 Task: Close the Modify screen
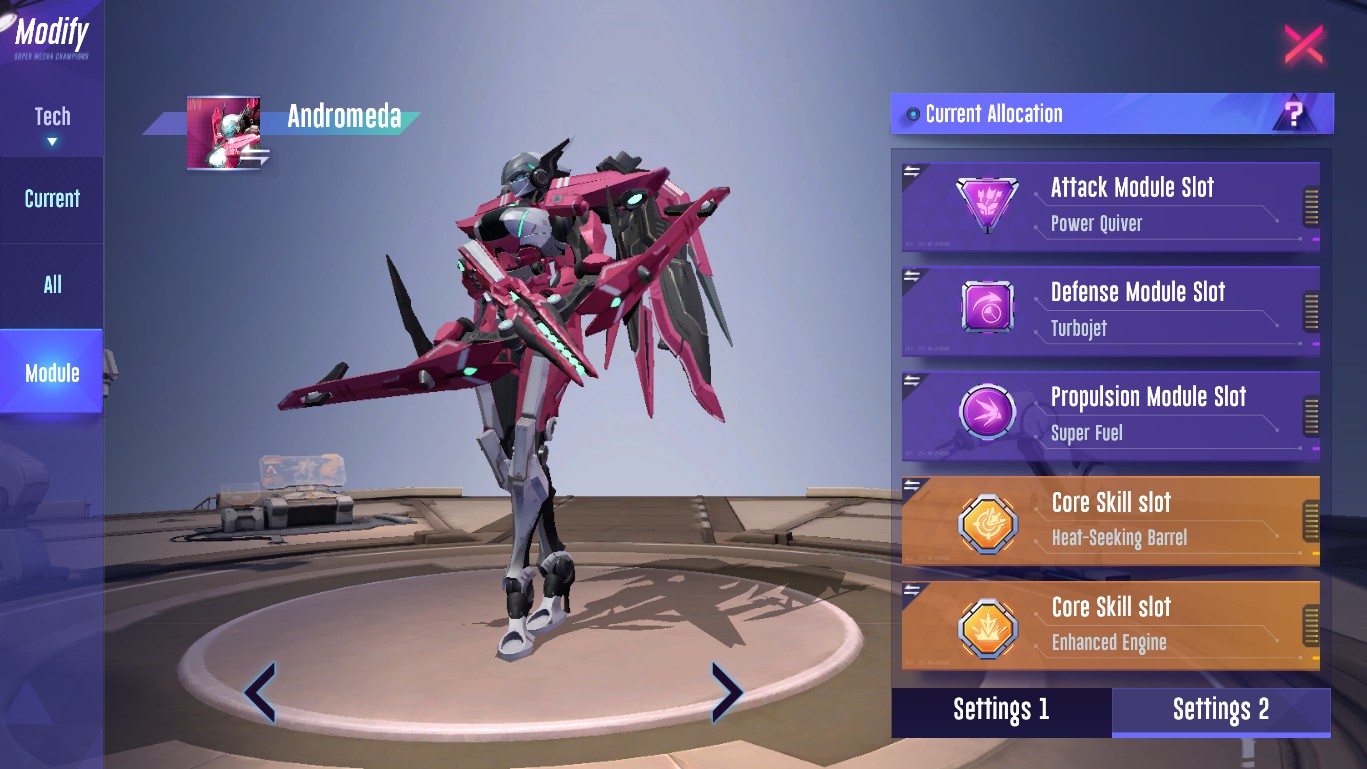pos(1303,45)
